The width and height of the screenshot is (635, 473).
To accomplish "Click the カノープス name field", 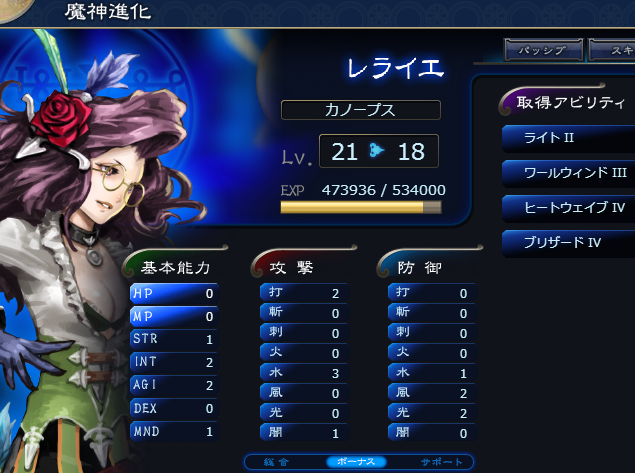I will 361,110.
